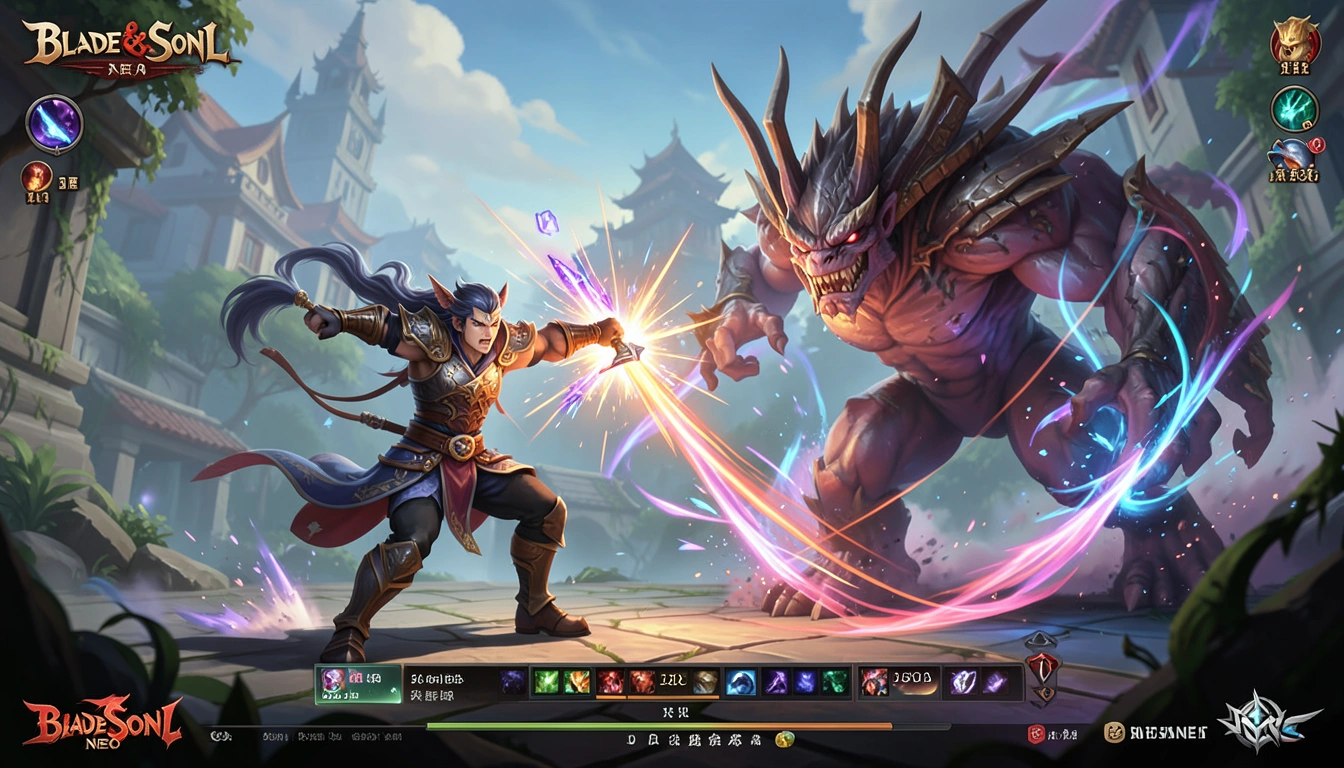Screen dimensions: 1344x768
Task: Activate the teal green burst skill
Action: pyautogui.click(x=835, y=682)
